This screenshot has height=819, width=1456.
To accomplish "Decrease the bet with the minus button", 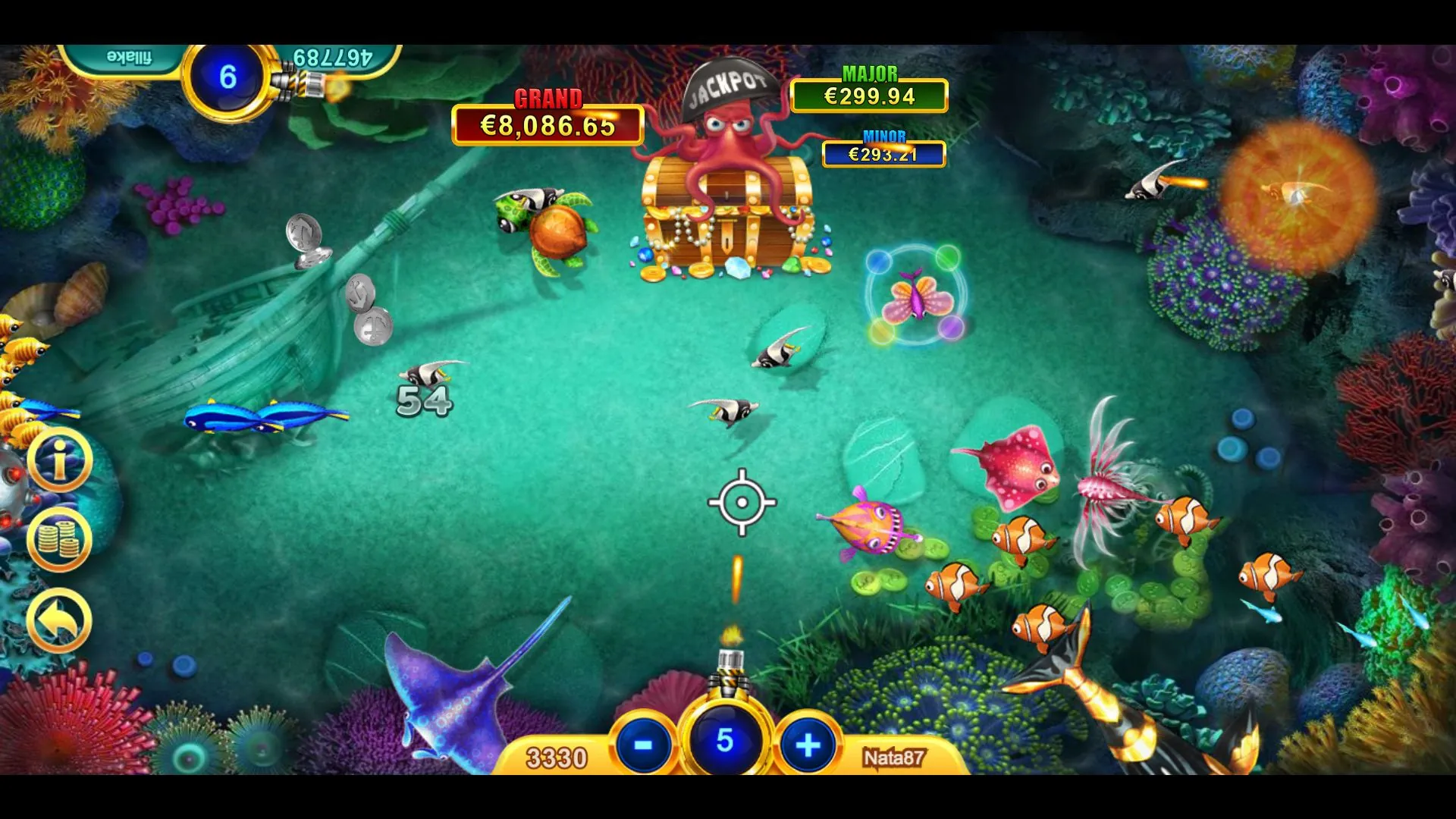I will pyautogui.click(x=643, y=745).
